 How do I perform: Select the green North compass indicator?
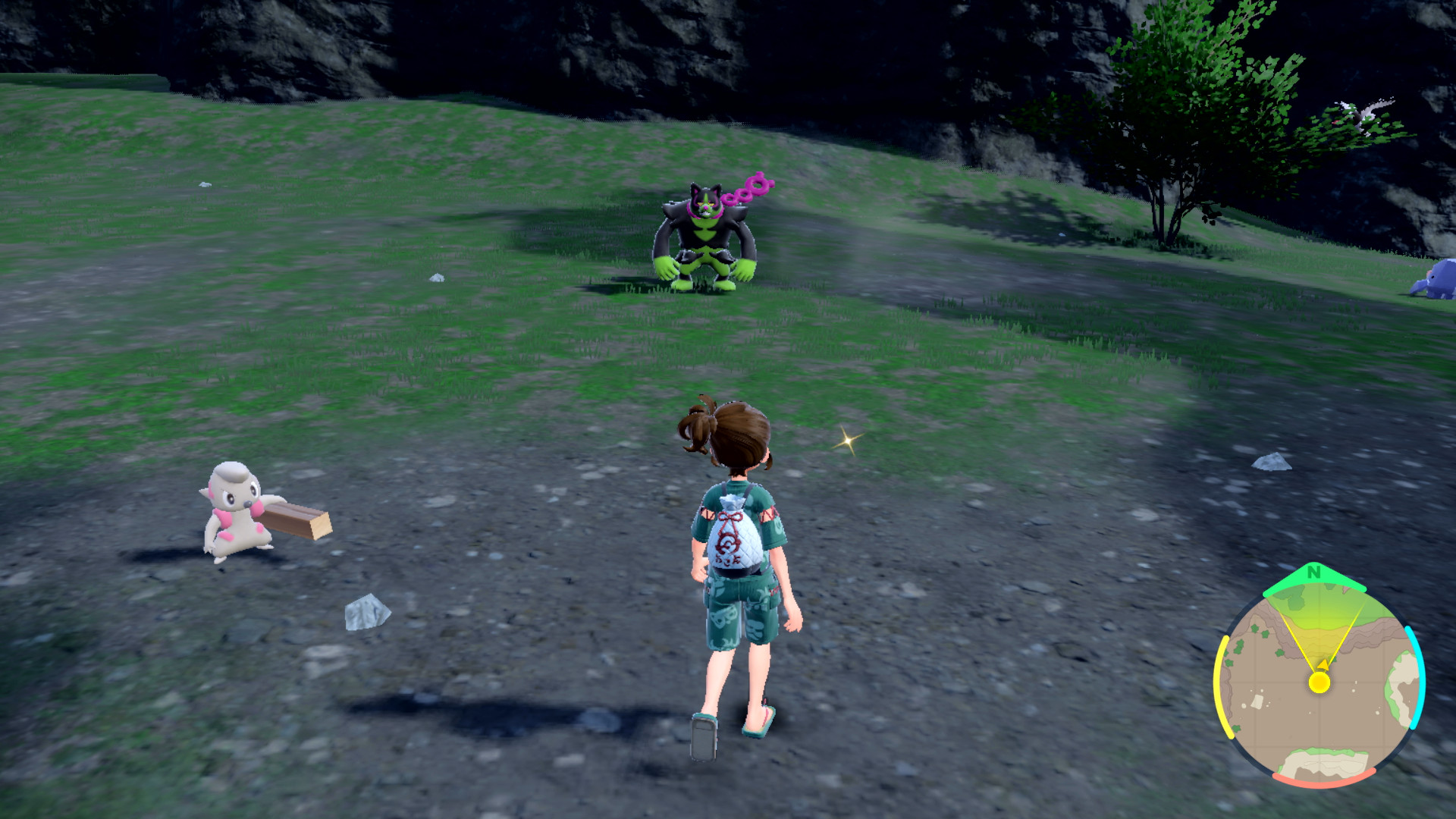point(1314,574)
